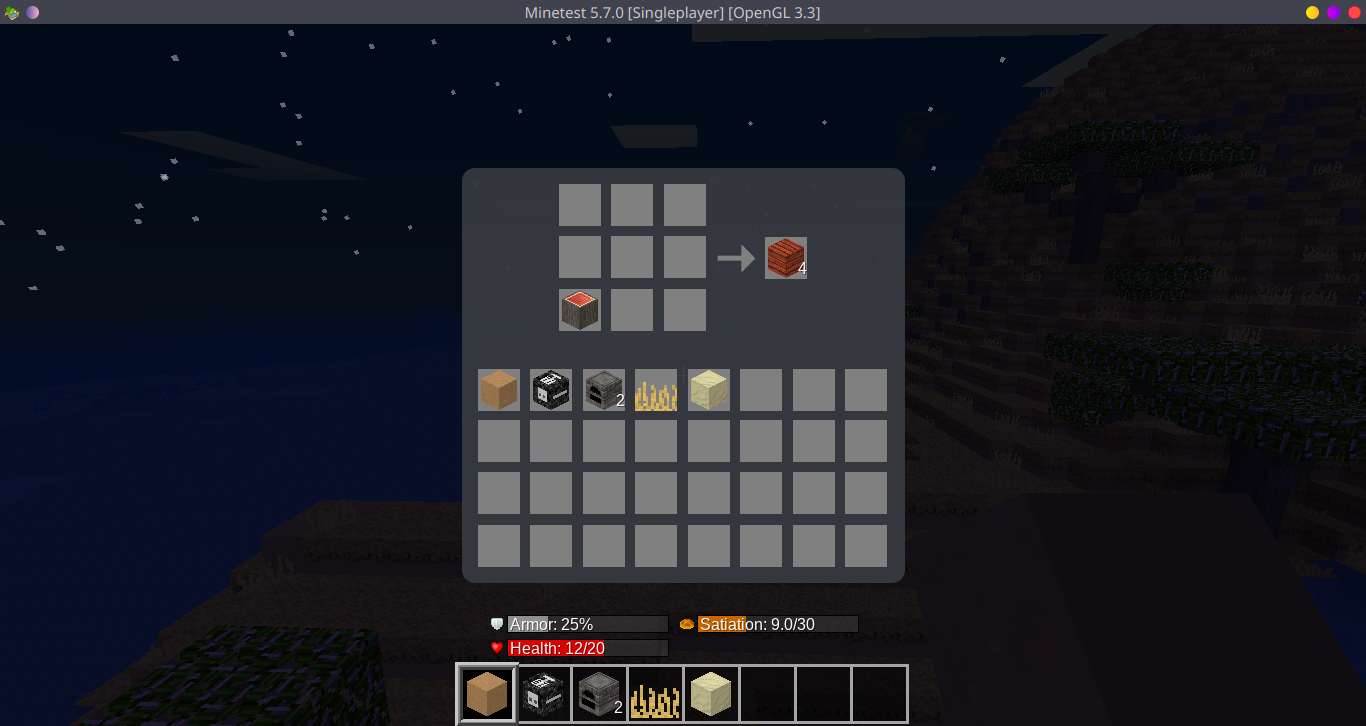Select the furnace slot in the hotbar
1366x726 pixels.
pos(600,694)
